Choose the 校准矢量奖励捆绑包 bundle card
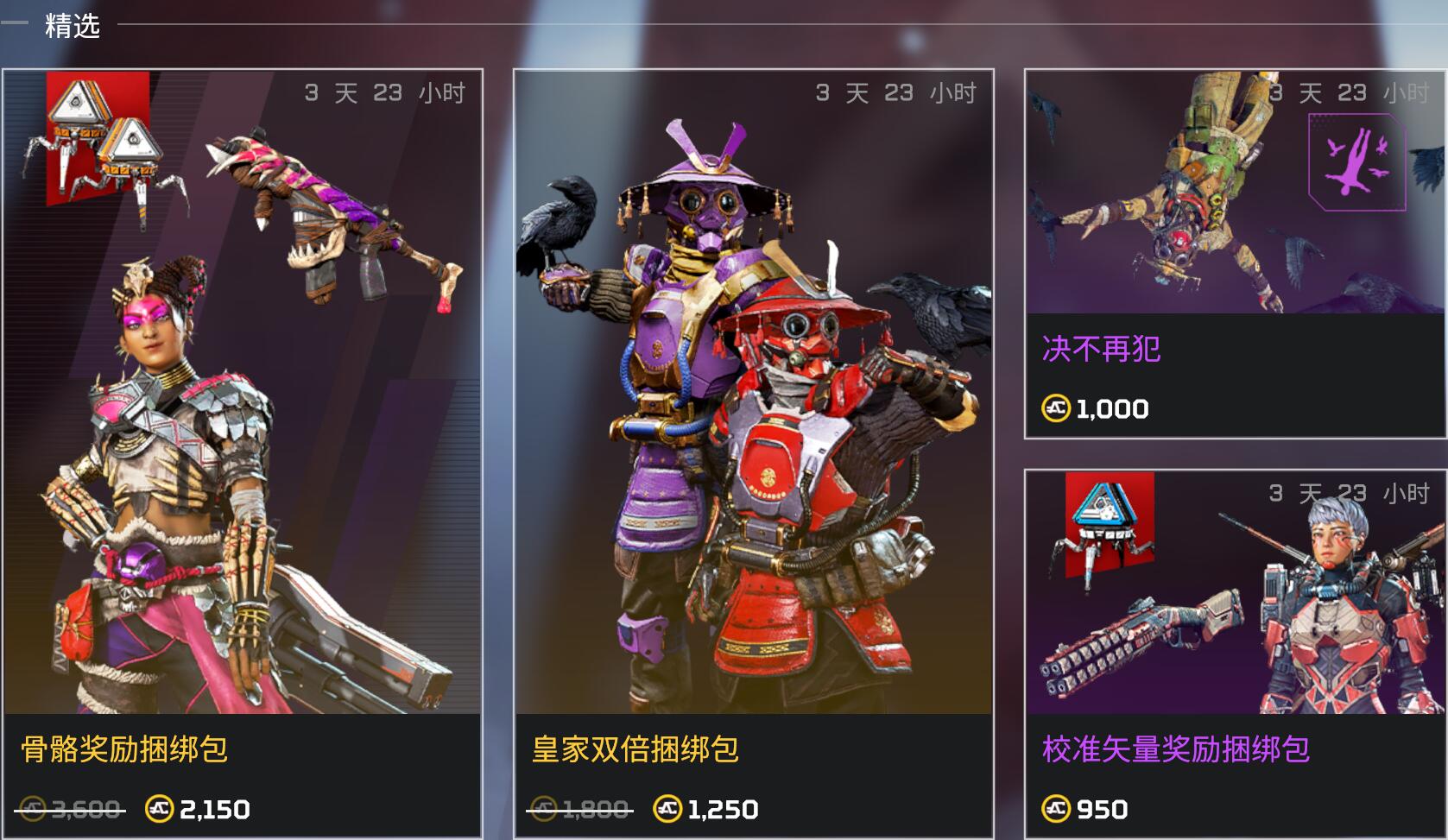This screenshot has width=1448, height=840. pos(1235,654)
